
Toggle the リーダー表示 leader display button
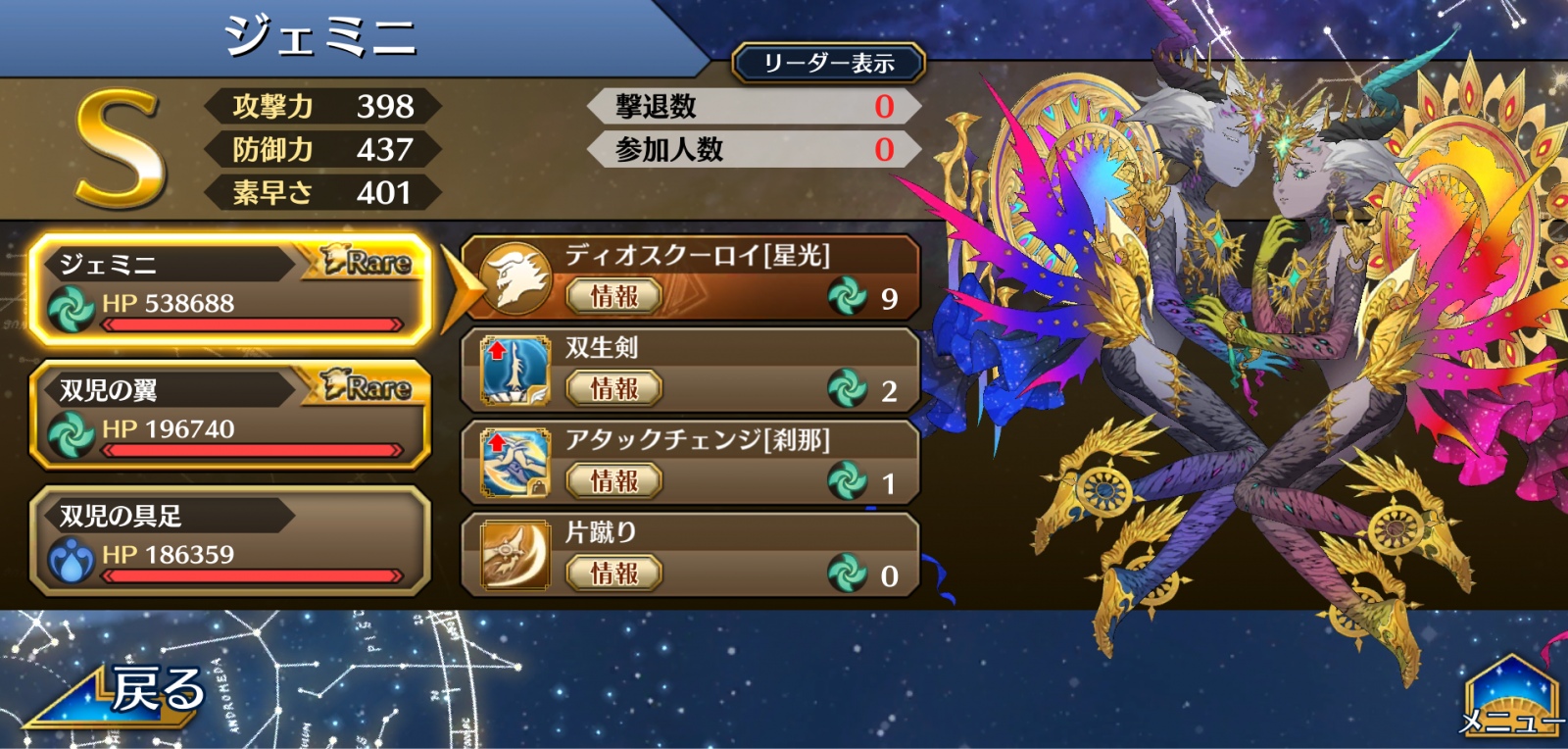tap(828, 64)
